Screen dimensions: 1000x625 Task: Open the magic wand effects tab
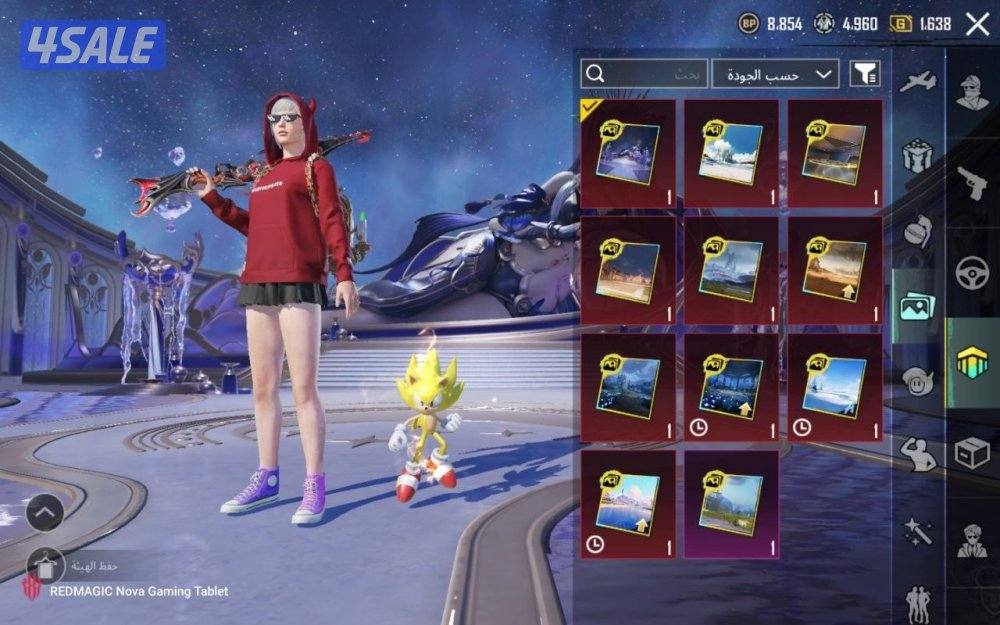coord(916,528)
